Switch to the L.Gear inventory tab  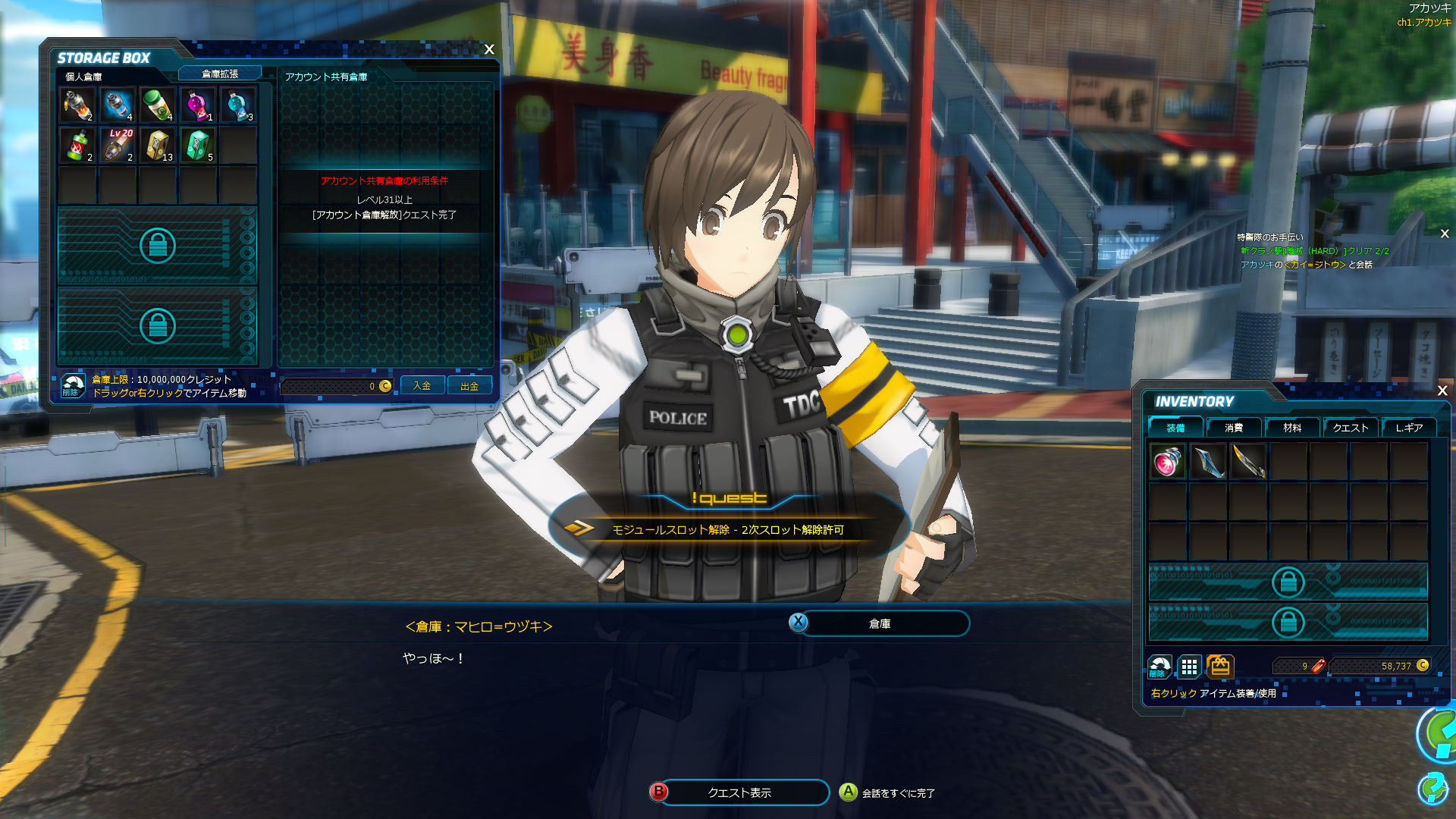(1409, 428)
